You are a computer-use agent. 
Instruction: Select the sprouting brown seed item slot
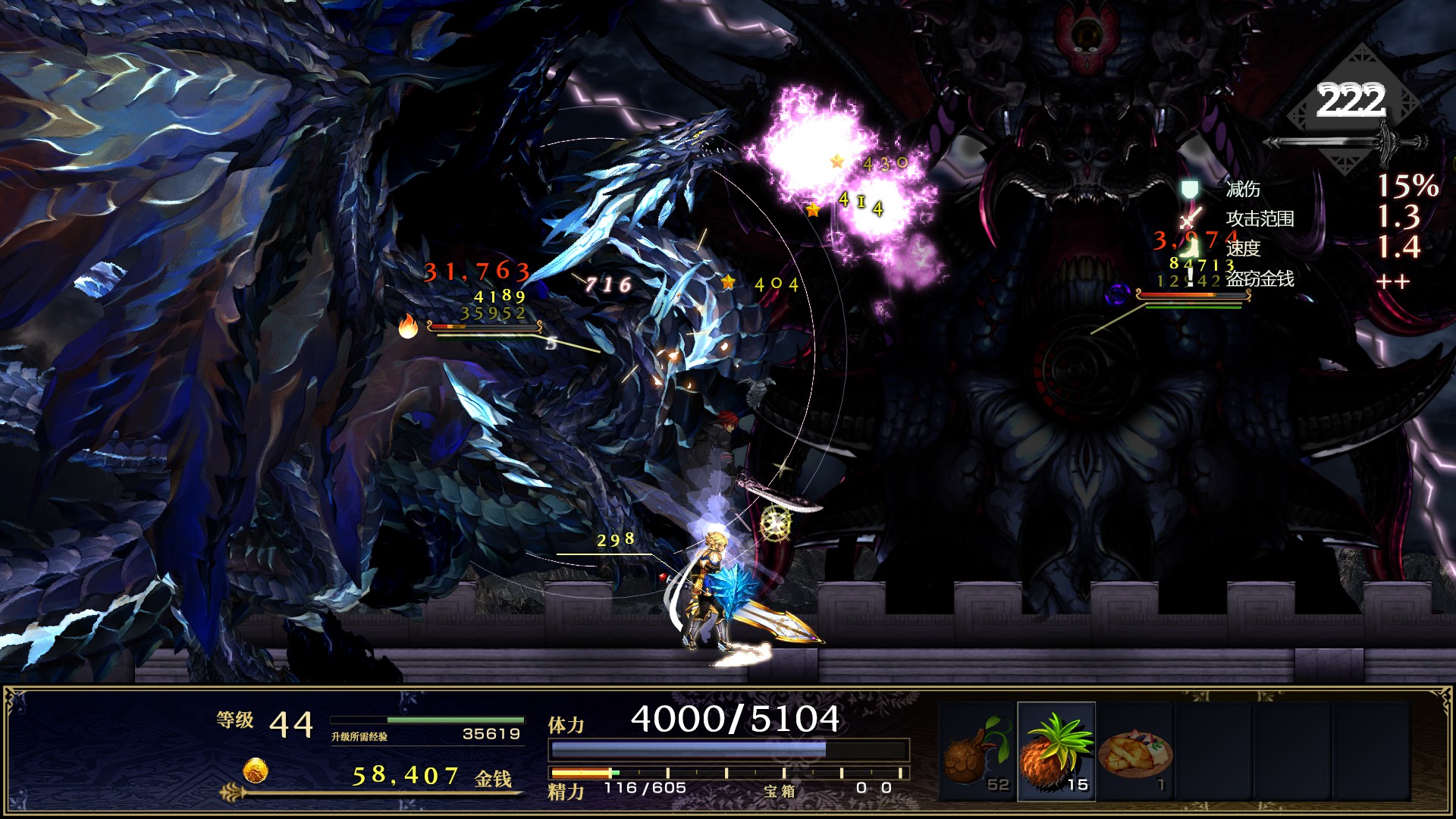pyautogui.click(x=975, y=752)
